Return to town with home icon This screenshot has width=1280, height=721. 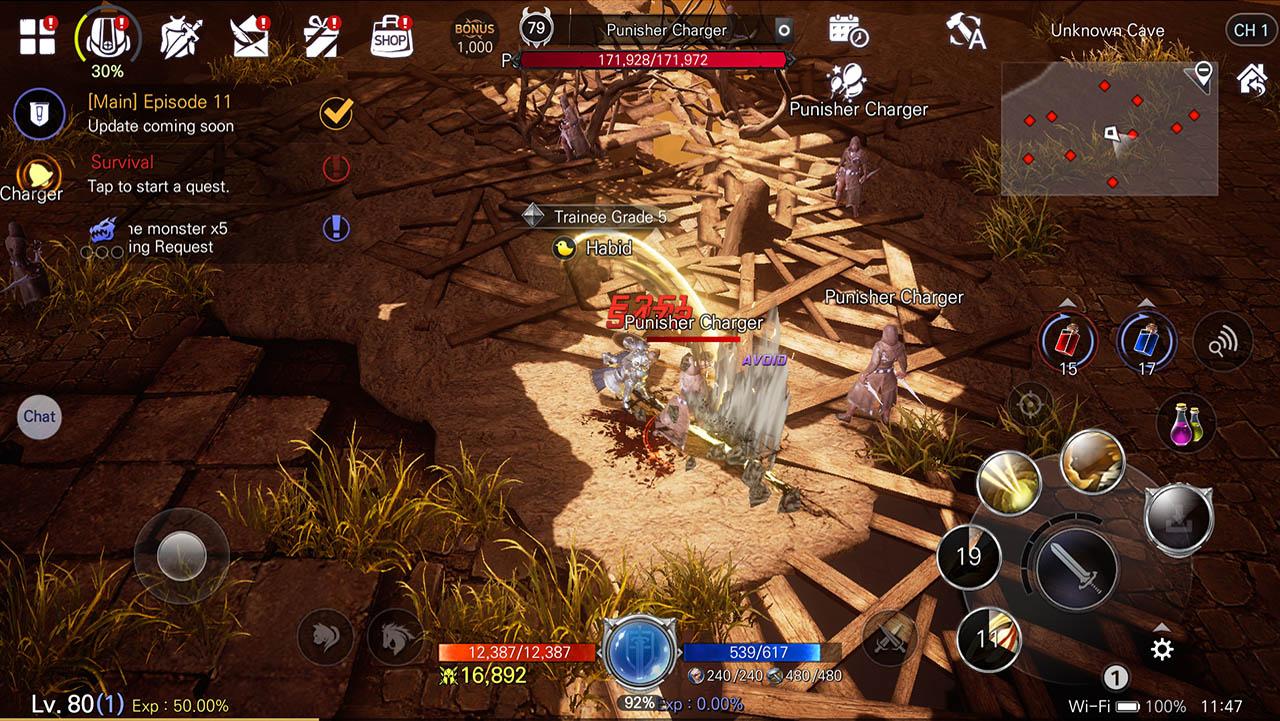click(x=1252, y=79)
